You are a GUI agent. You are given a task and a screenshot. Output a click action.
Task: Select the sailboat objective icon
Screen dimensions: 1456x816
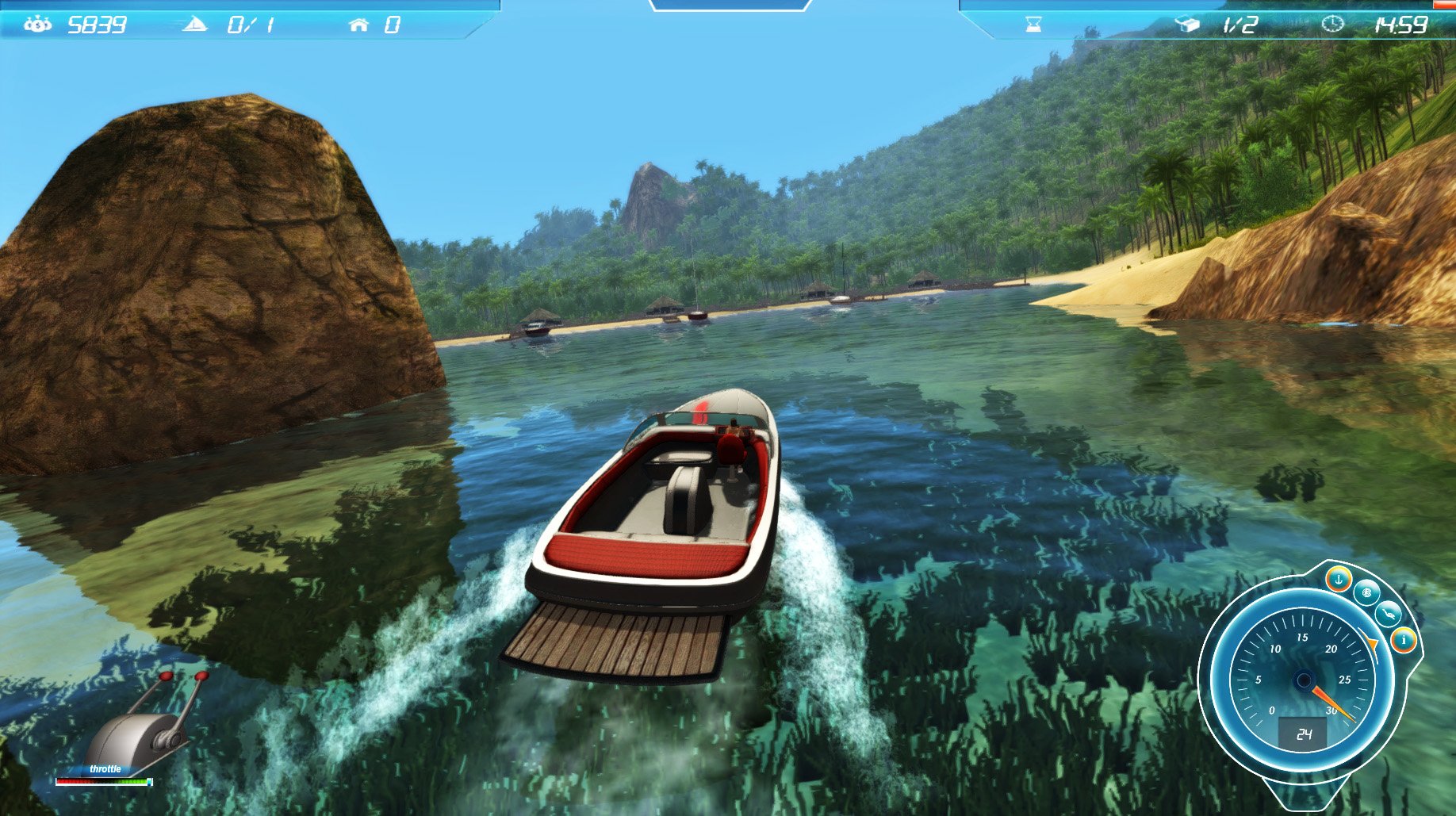pyautogui.click(x=195, y=25)
